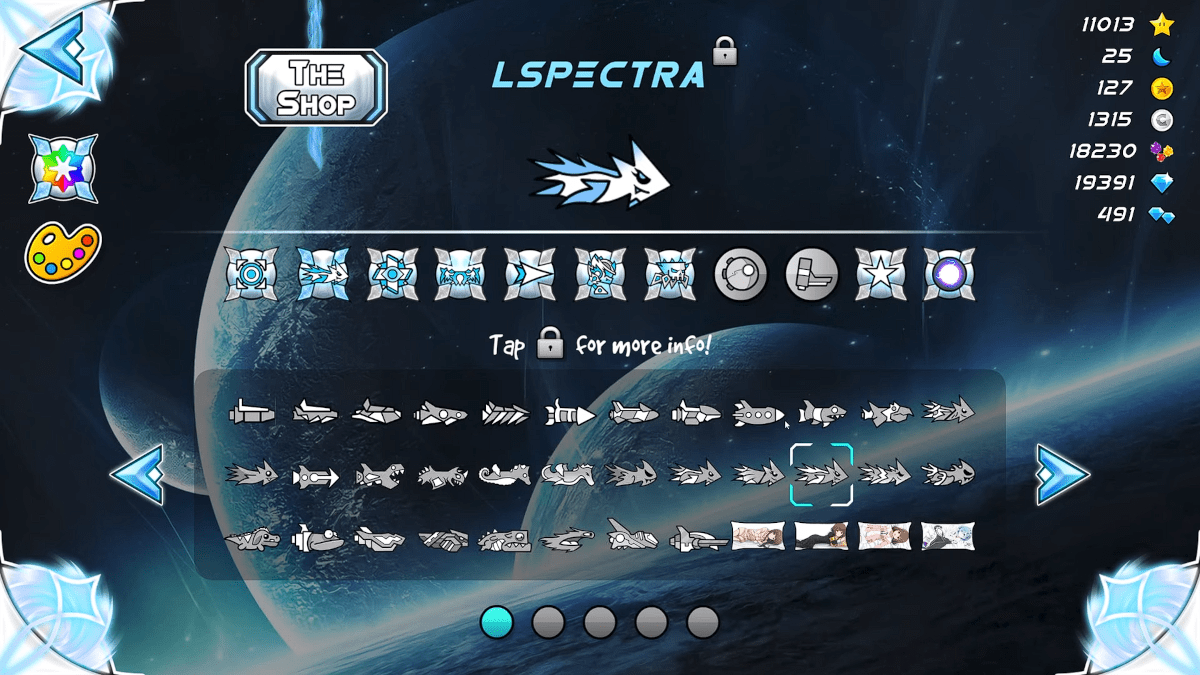Tap the lock beside the LSPECTRA name
Screen dimensions: 1200x675
pos(725,51)
